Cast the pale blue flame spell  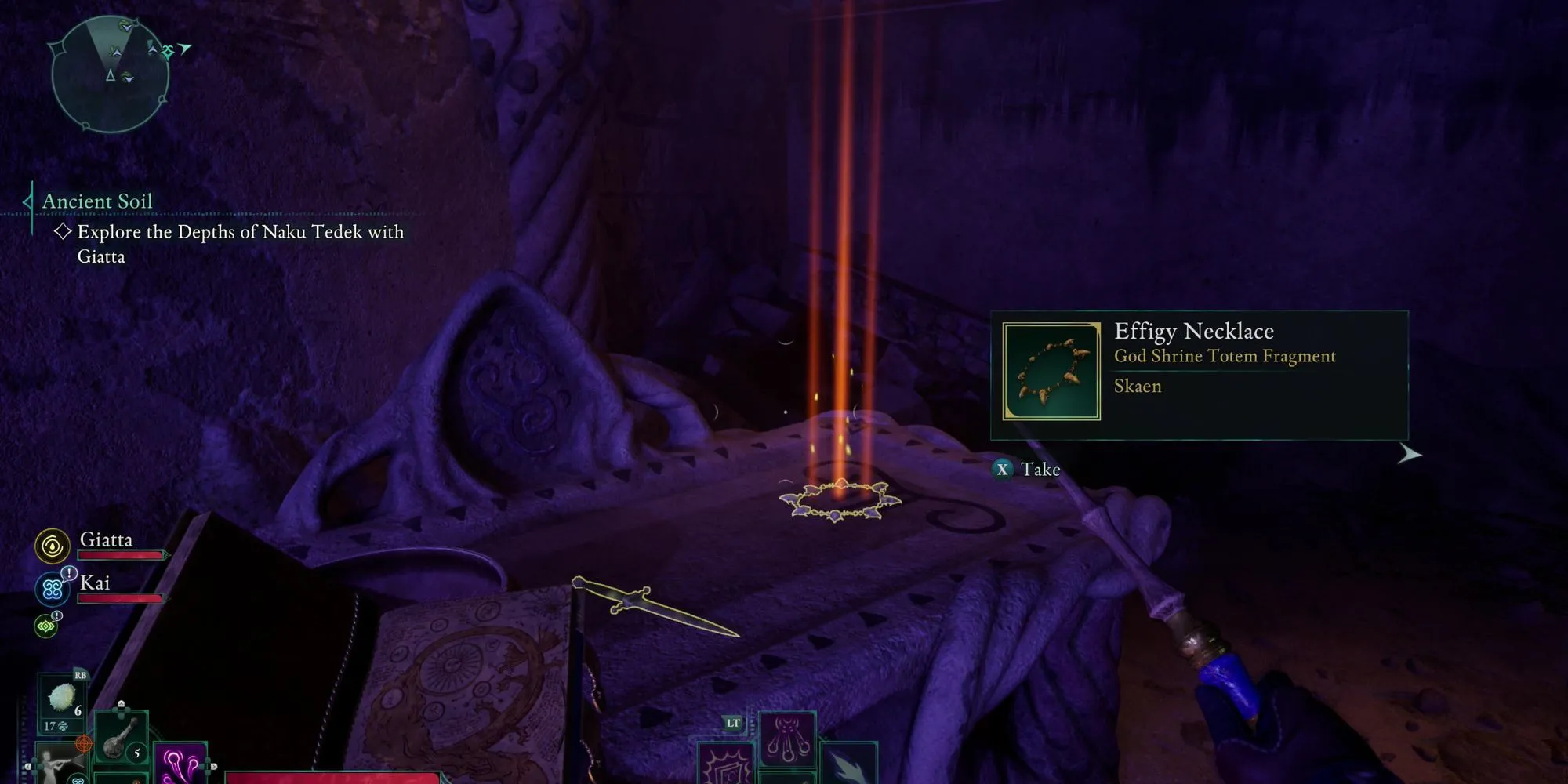pyautogui.click(x=848, y=764)
